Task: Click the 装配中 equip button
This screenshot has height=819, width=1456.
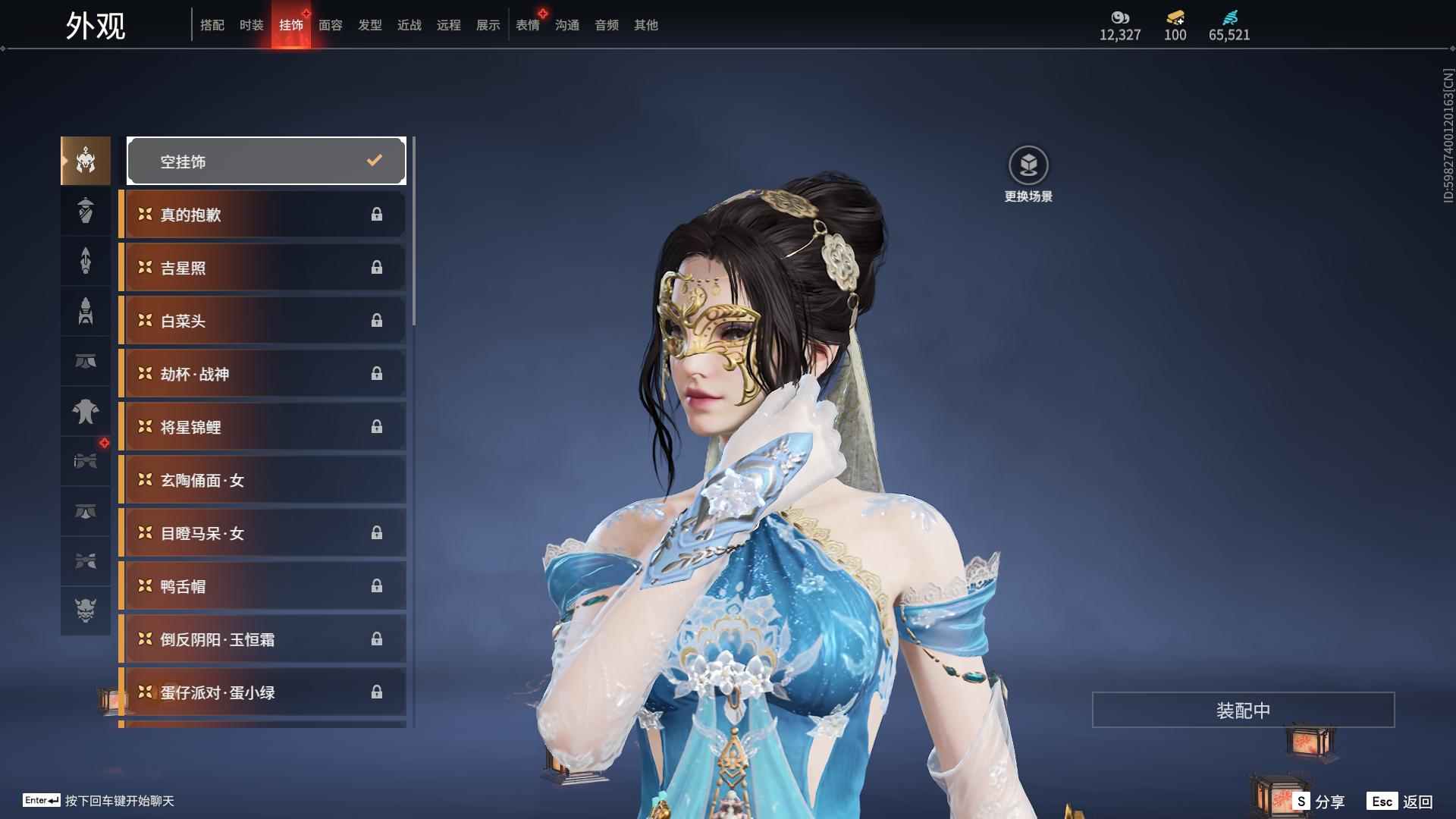Action: [1243, 710]
